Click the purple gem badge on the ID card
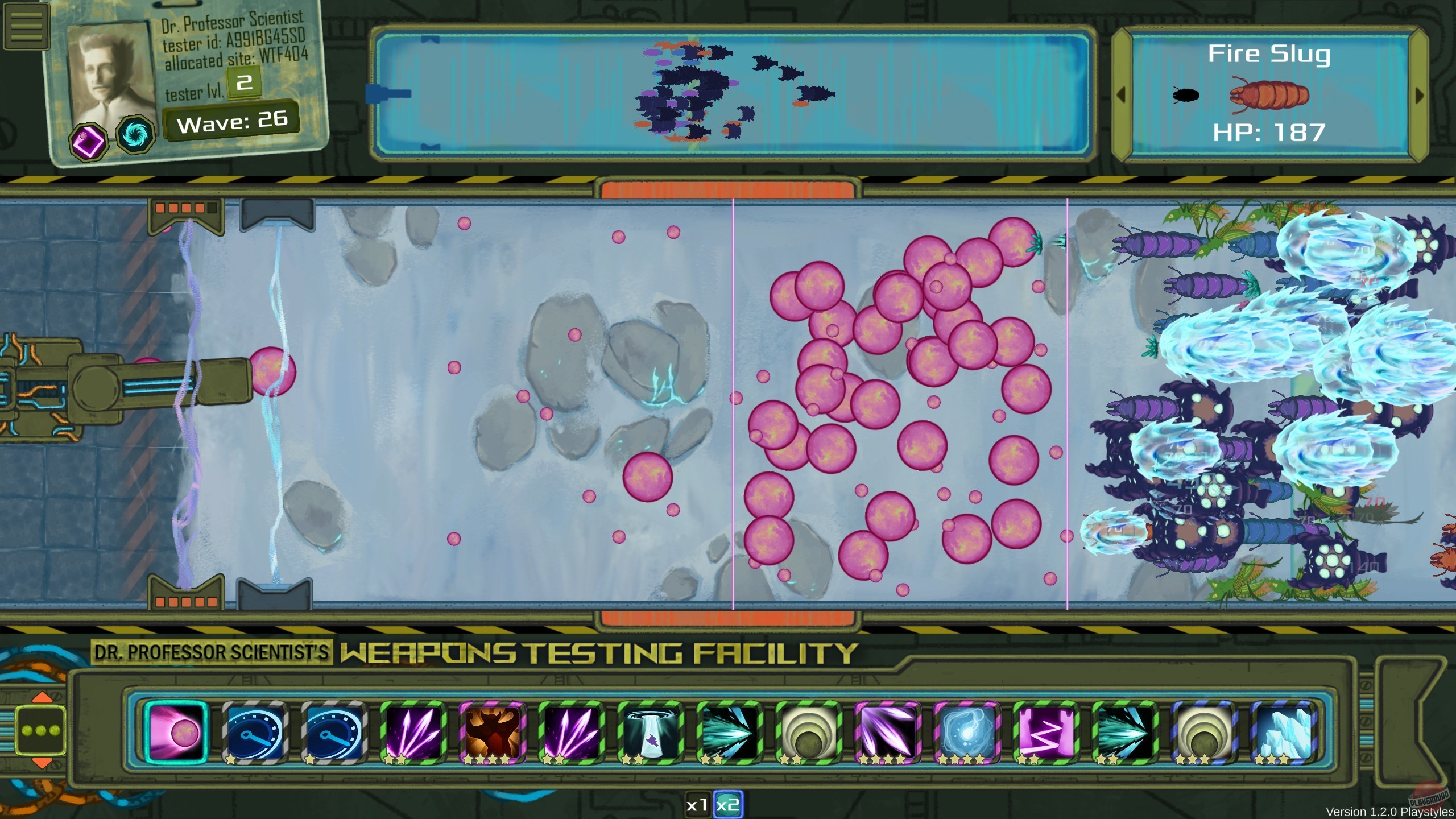Image resolution: width=1456 pixels, height=819 pixels. click(88, 140)
